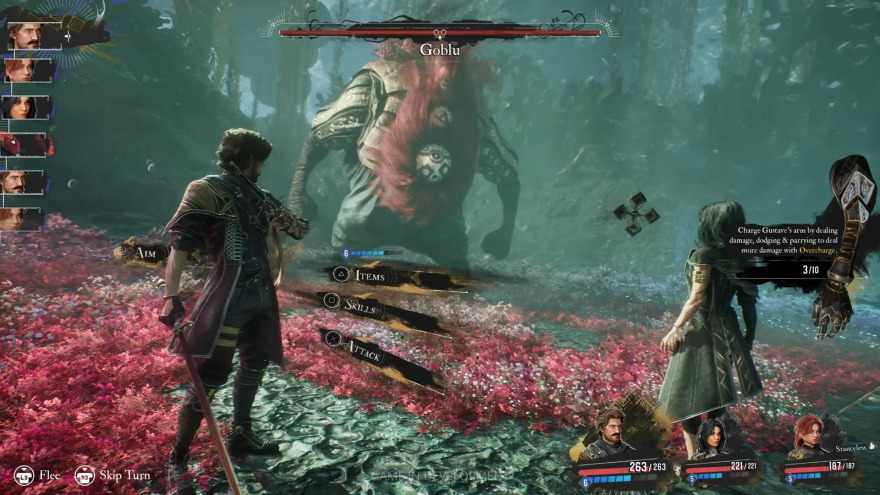880x495 pixels.
Task: Click the Goblu portrait in the turn order
Action: pos(24,145)
